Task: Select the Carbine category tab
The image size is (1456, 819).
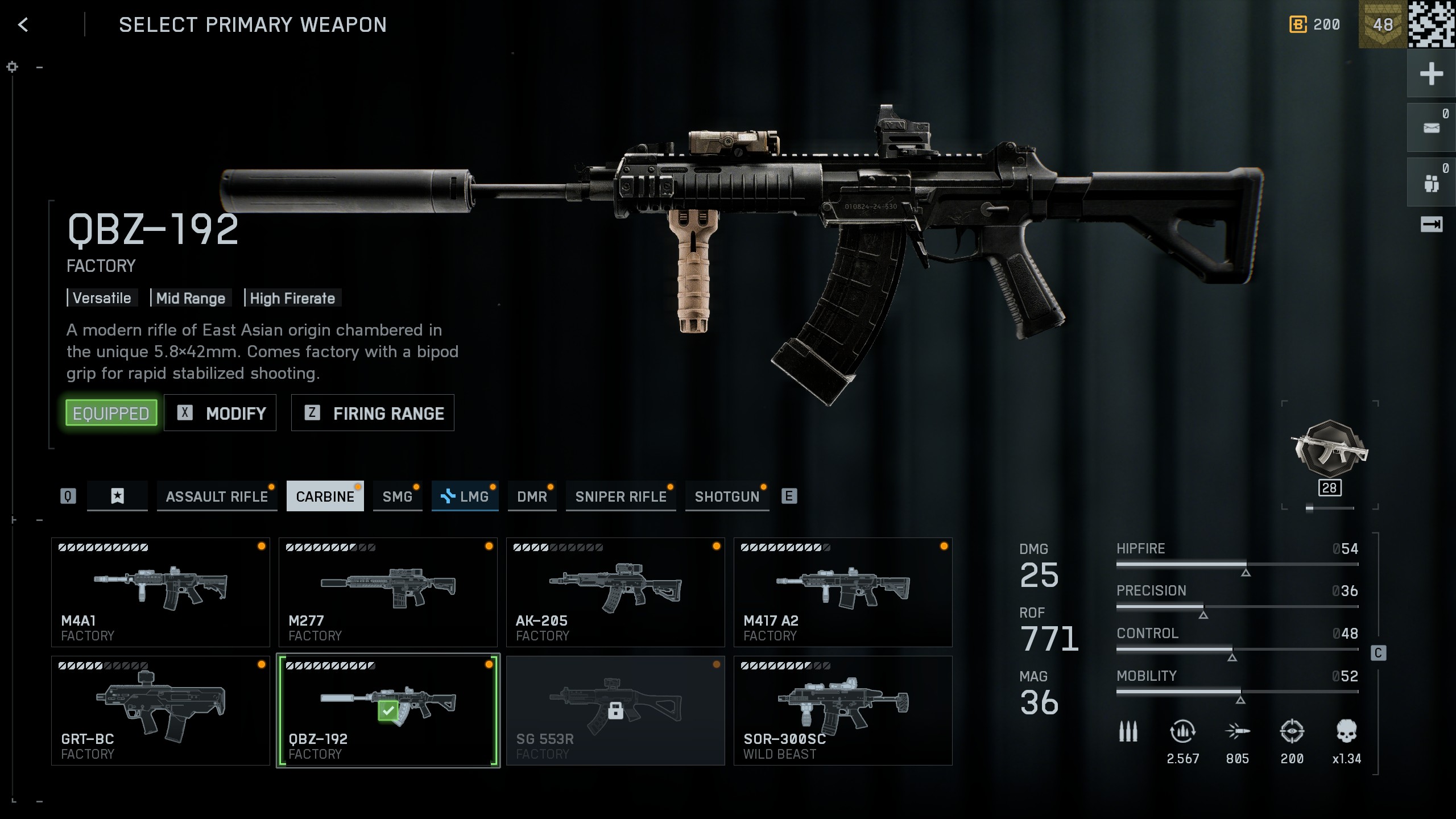Action: (x=325, y=497)
